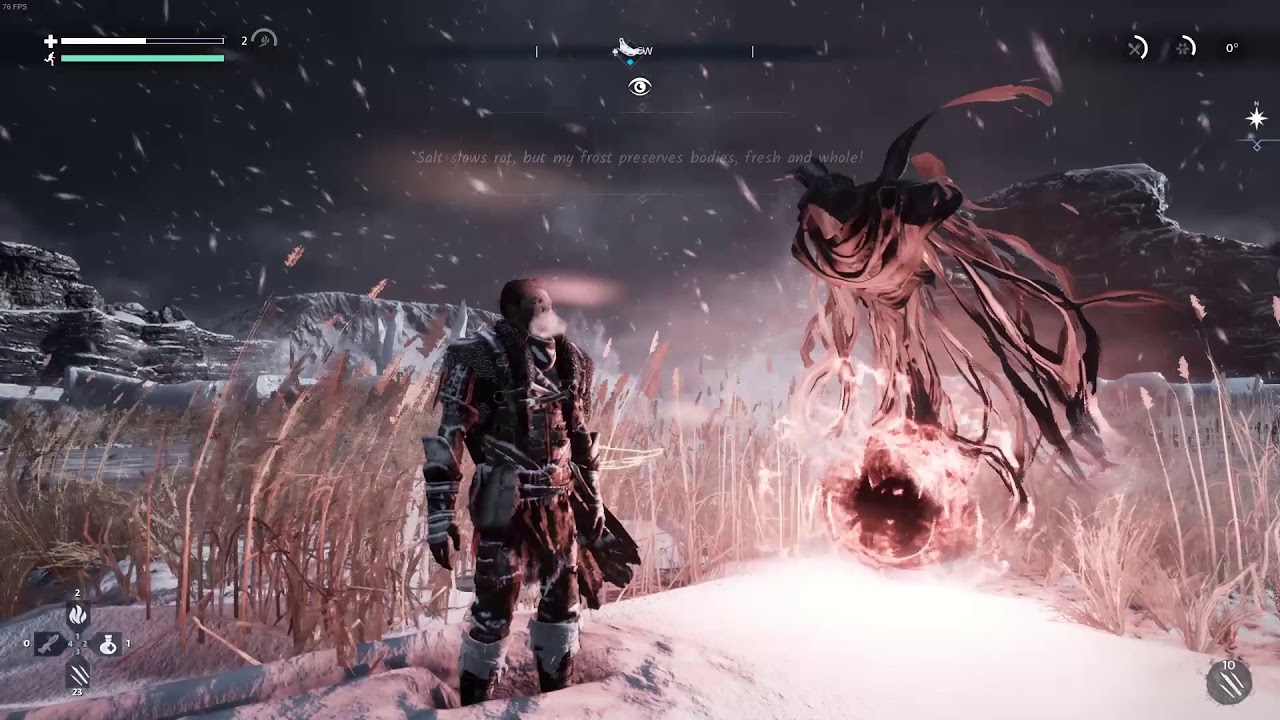Toggle the eye detection indicator below the compass
1280x720 pixels.
pos(640,87)
